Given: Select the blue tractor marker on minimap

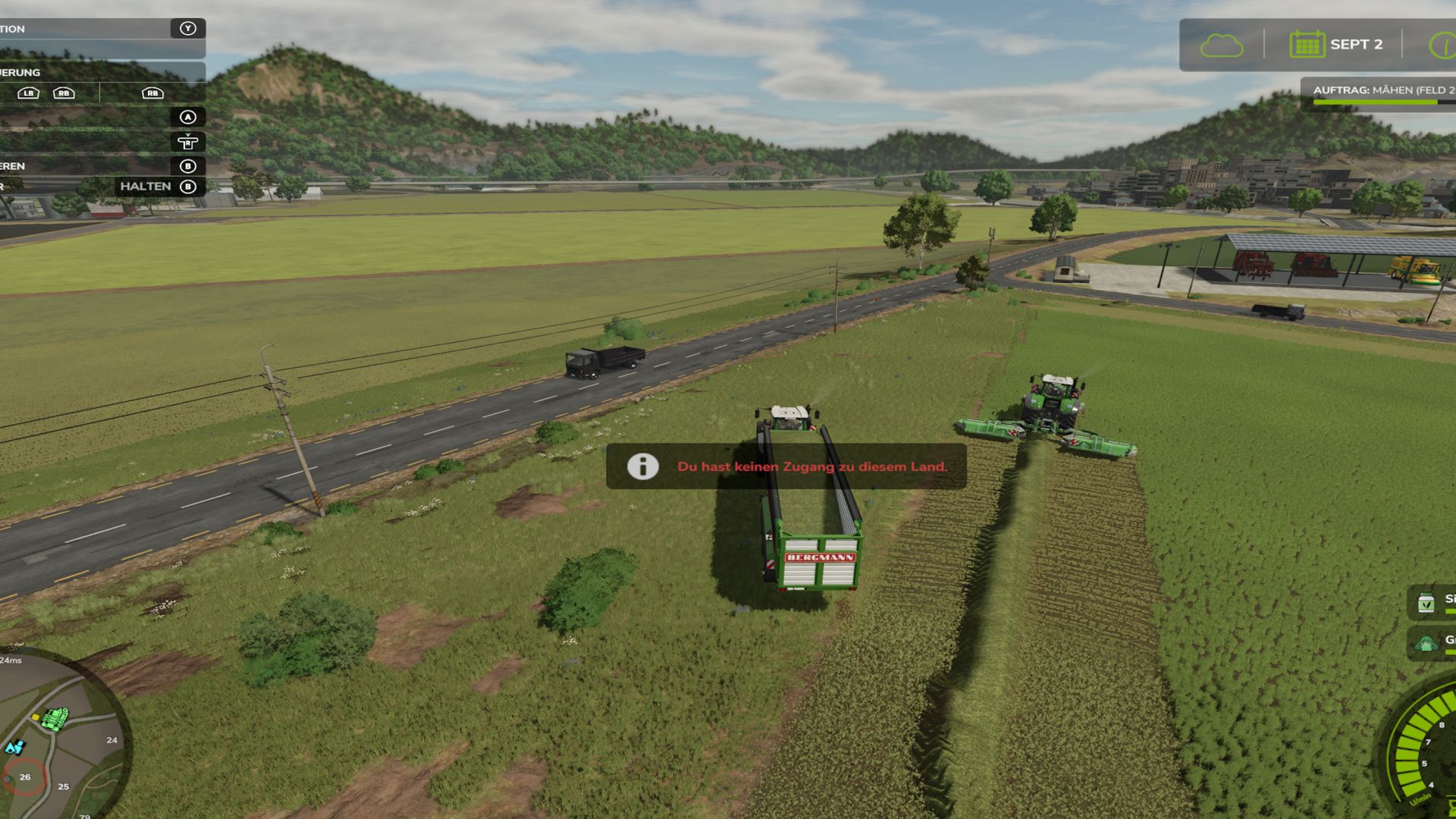Looking at the screenshot, I should tap(14, 748).
